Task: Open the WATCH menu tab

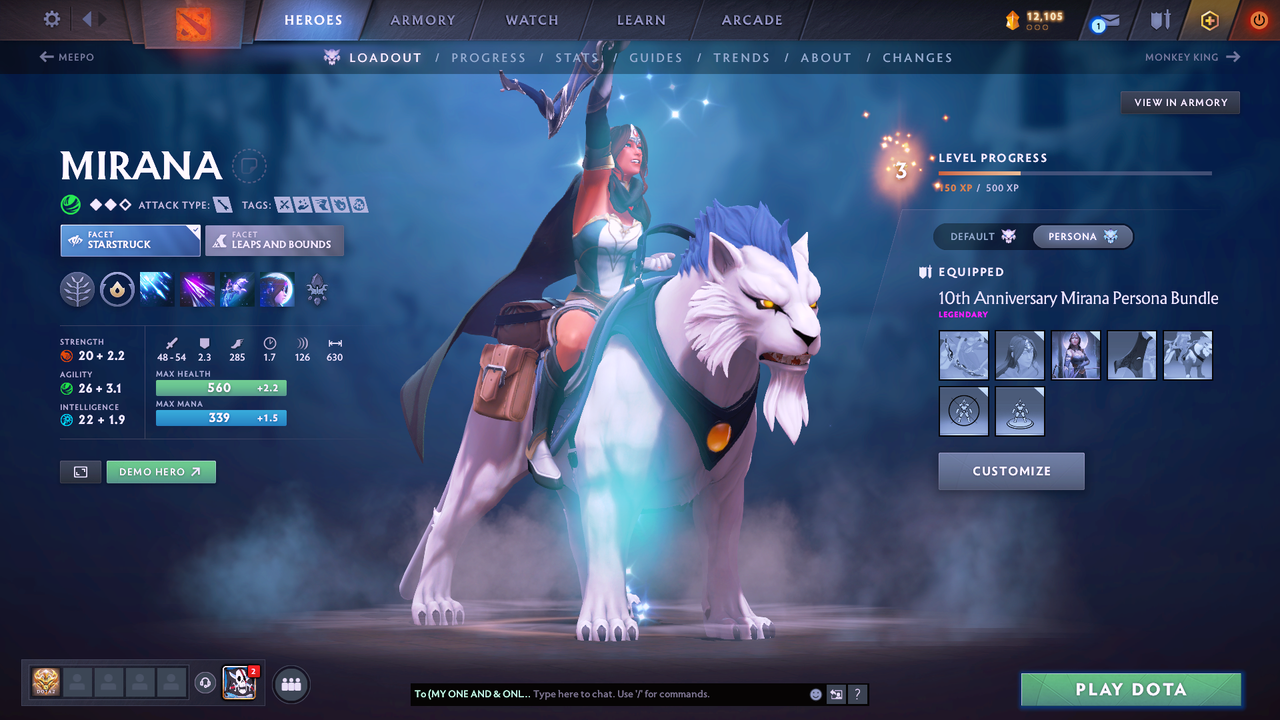Action: 531,19
